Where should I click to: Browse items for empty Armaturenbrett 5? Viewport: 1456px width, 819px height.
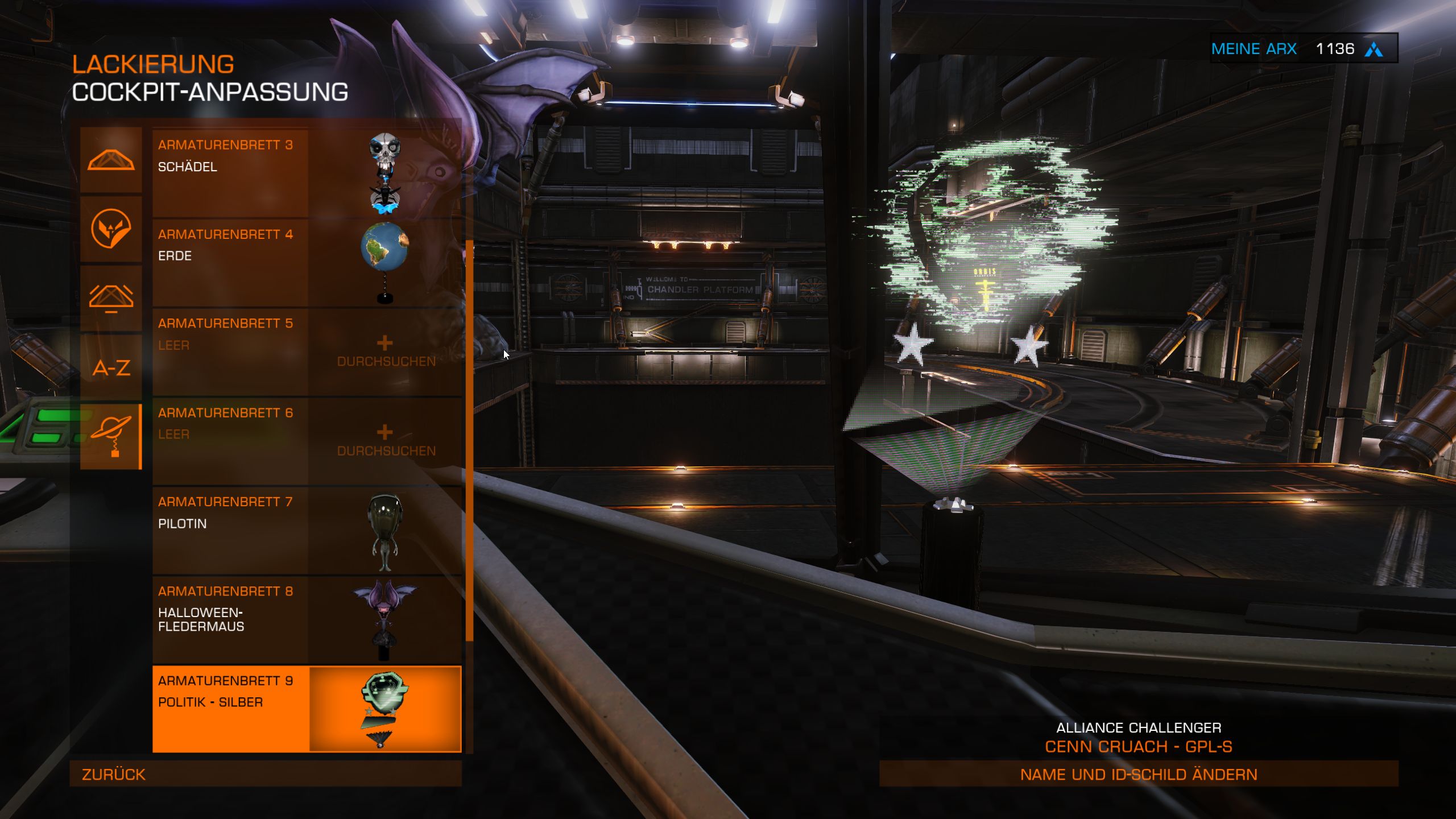386,351
